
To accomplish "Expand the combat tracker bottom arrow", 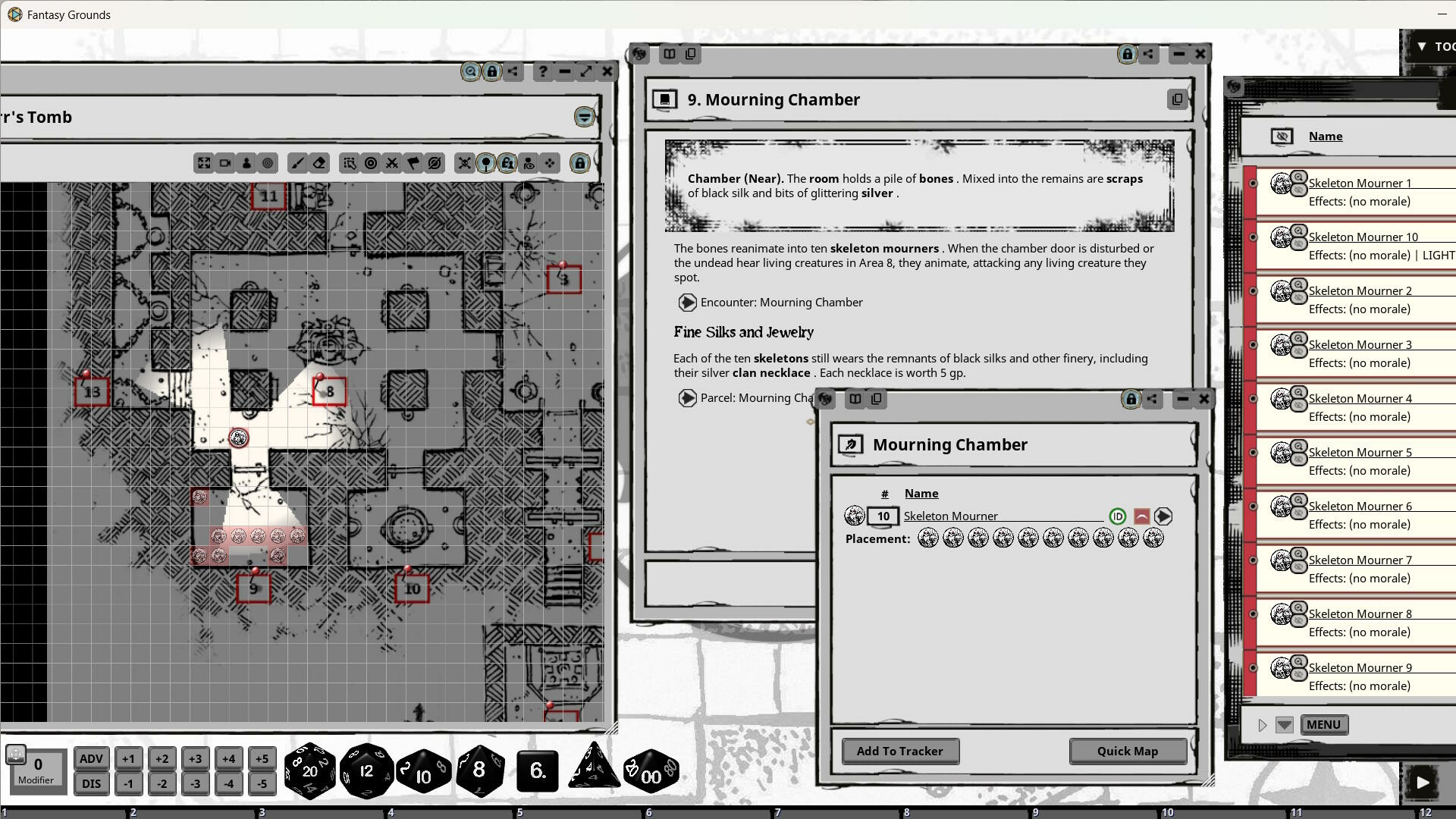I will [x=1285, y=725].
